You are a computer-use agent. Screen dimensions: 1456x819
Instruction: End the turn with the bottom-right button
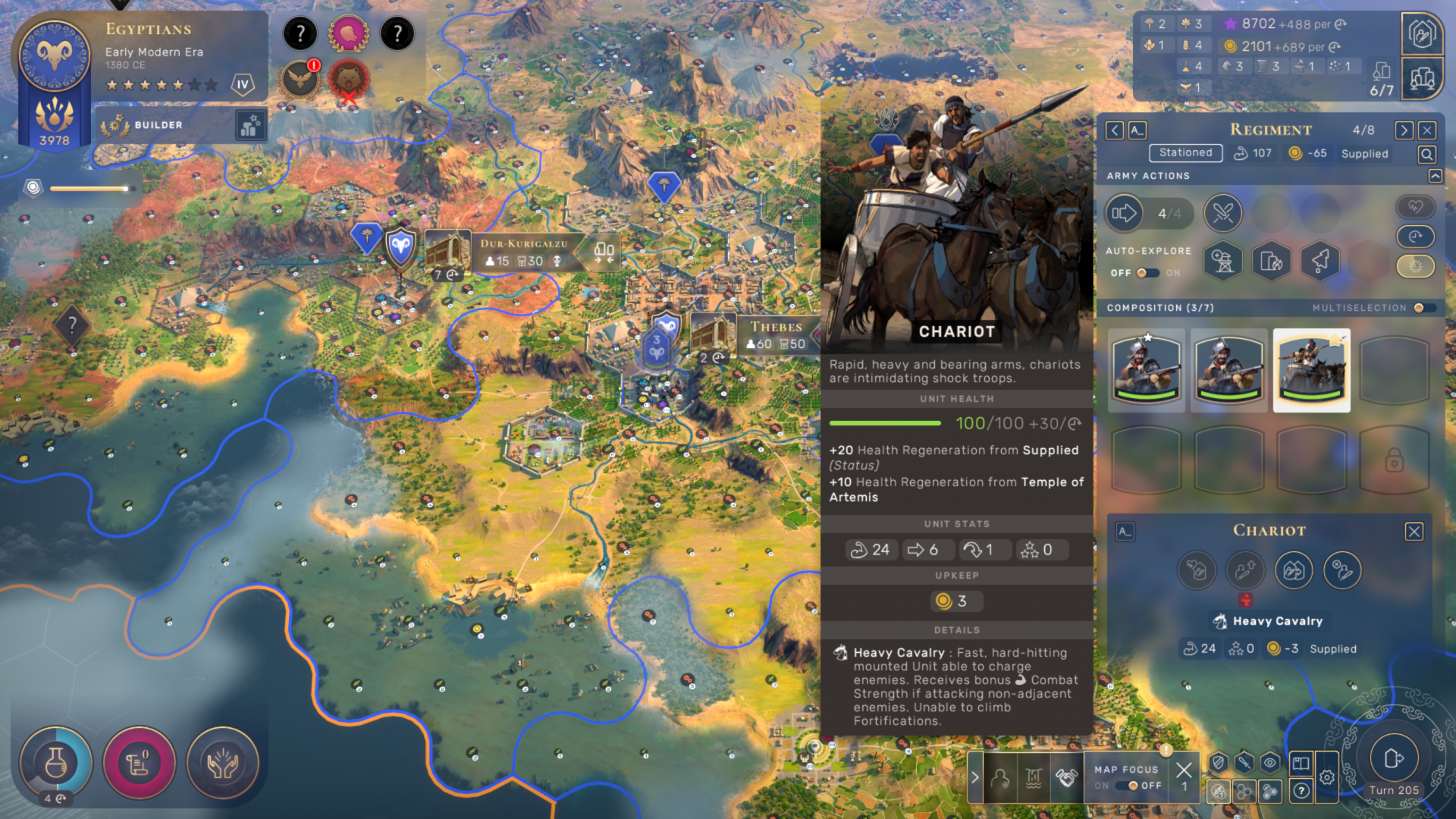1394,758
